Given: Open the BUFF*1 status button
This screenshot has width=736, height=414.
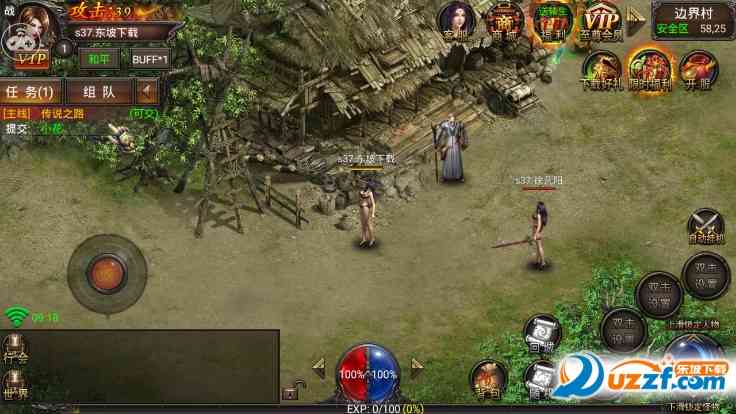Looking at the screenshot, I should (x=150, y=57).
